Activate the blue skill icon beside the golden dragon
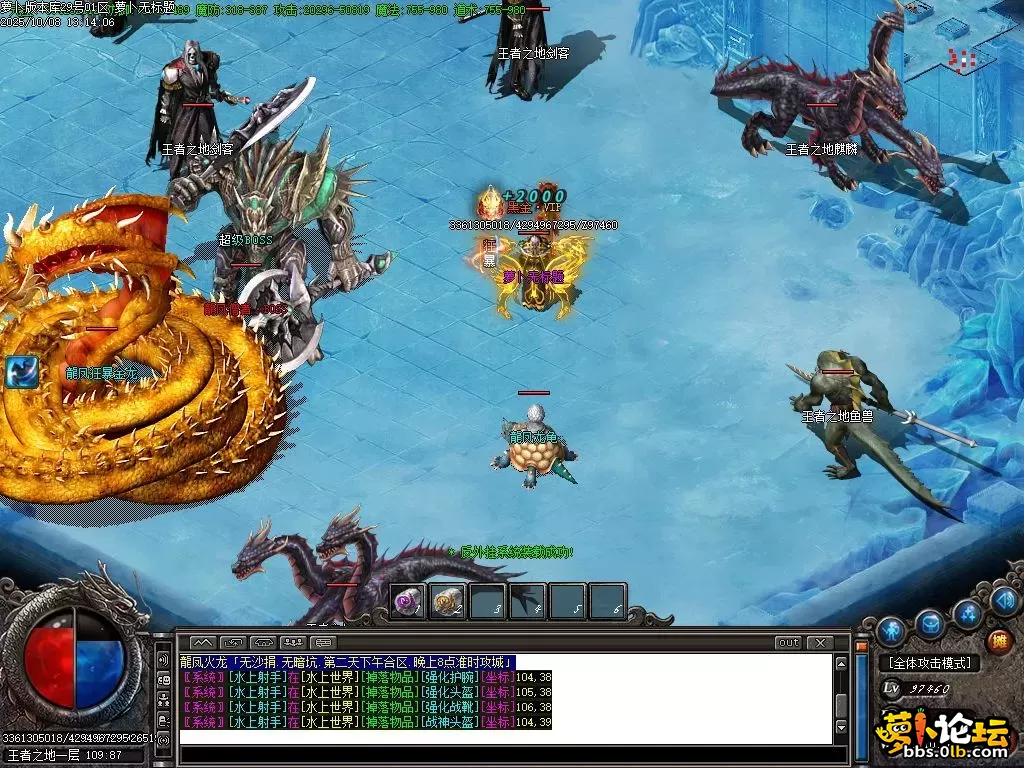The image size is (1024, 768). tap(21, 372)
